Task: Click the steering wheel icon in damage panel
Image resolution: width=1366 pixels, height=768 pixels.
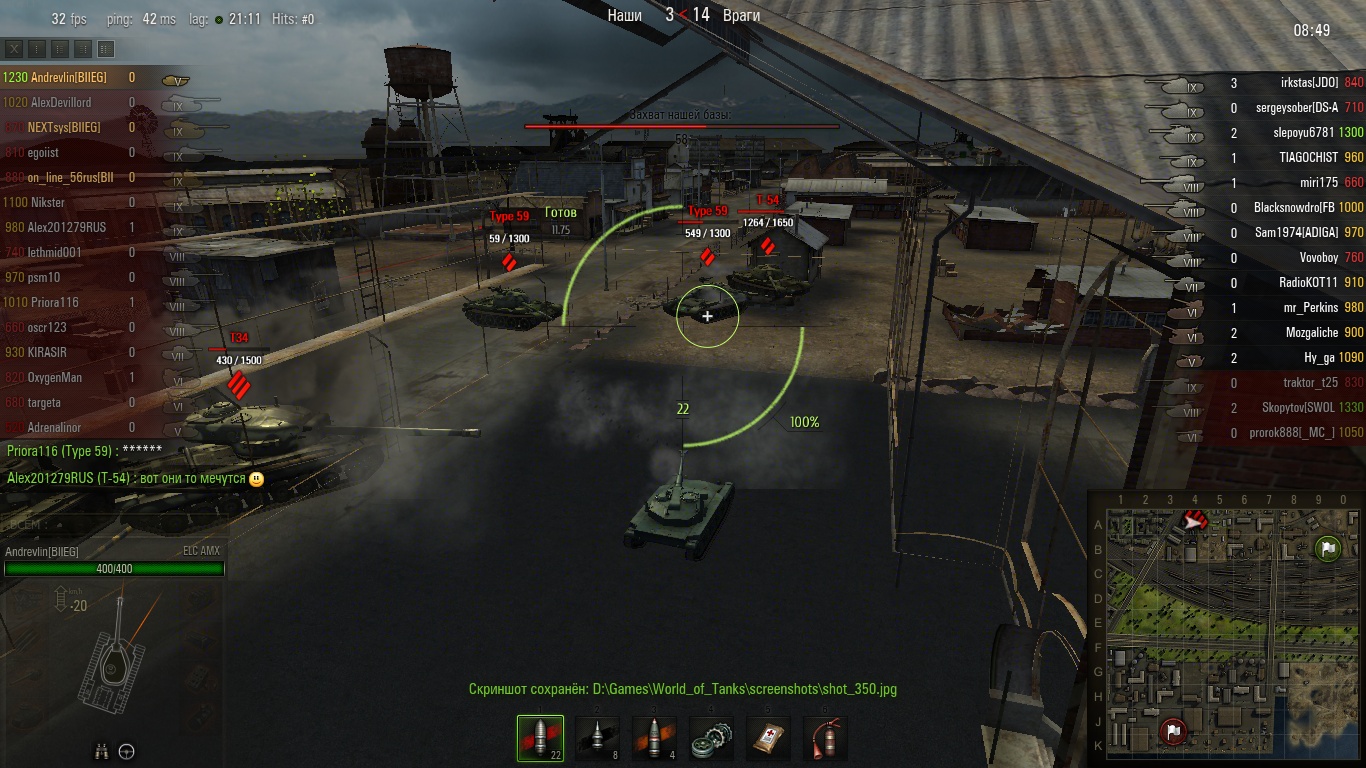Action: click(x=127, y=751)
